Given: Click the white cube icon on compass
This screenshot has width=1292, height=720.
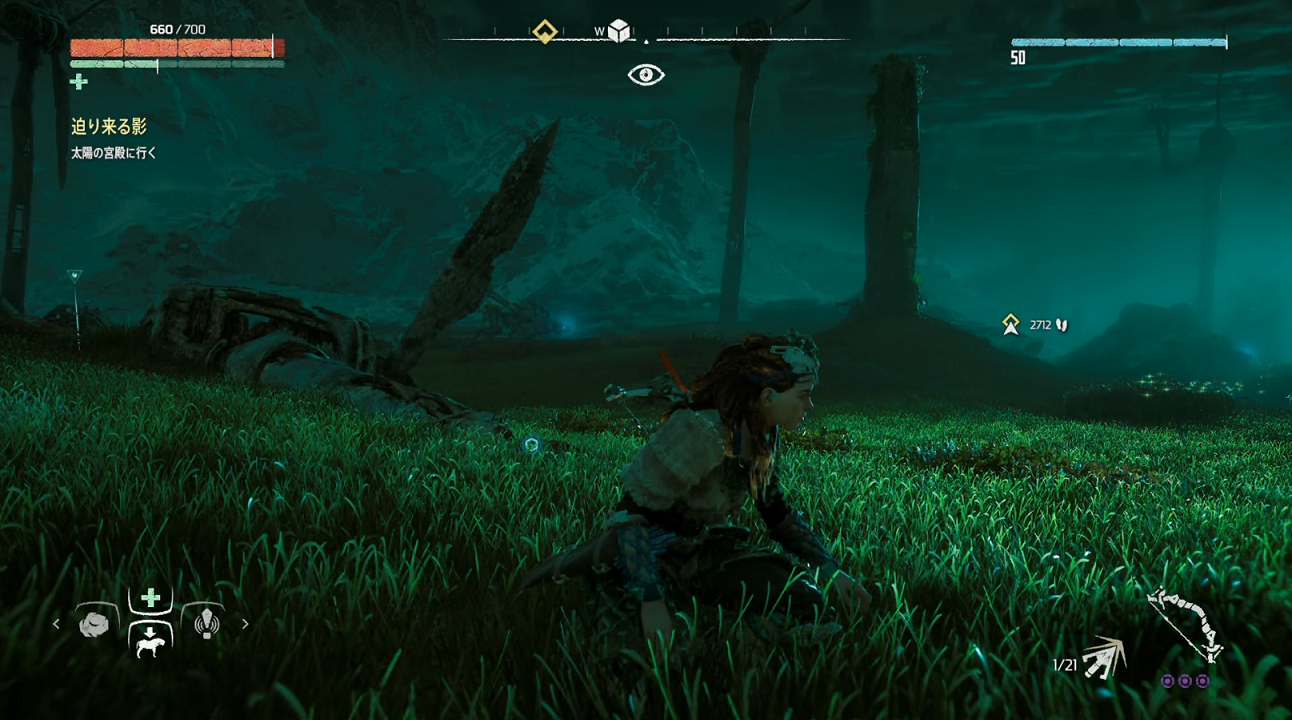Looking at the screenshot, I should click(619, 31).
